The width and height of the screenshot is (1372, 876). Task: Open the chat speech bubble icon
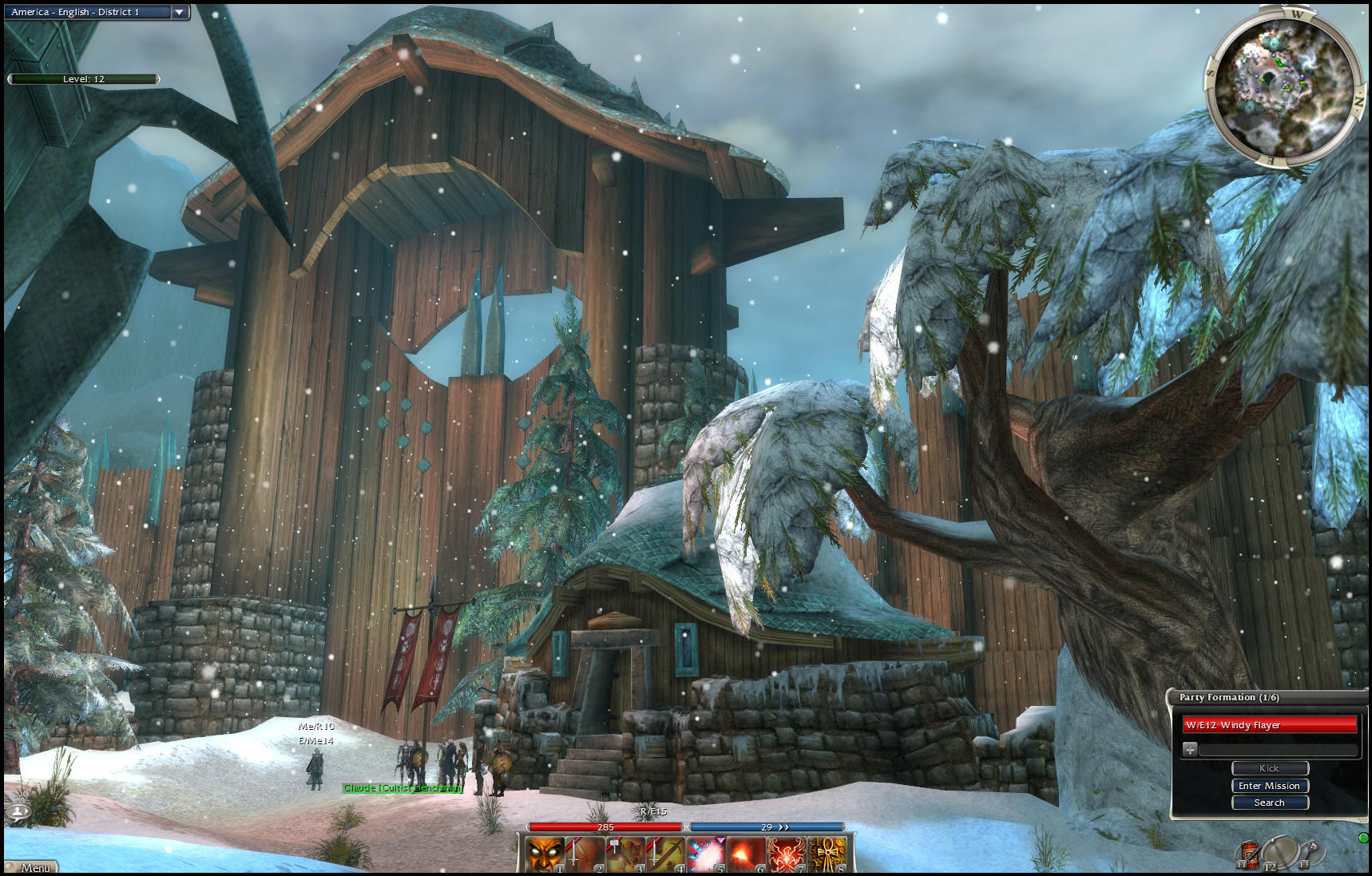pos(18,812)
